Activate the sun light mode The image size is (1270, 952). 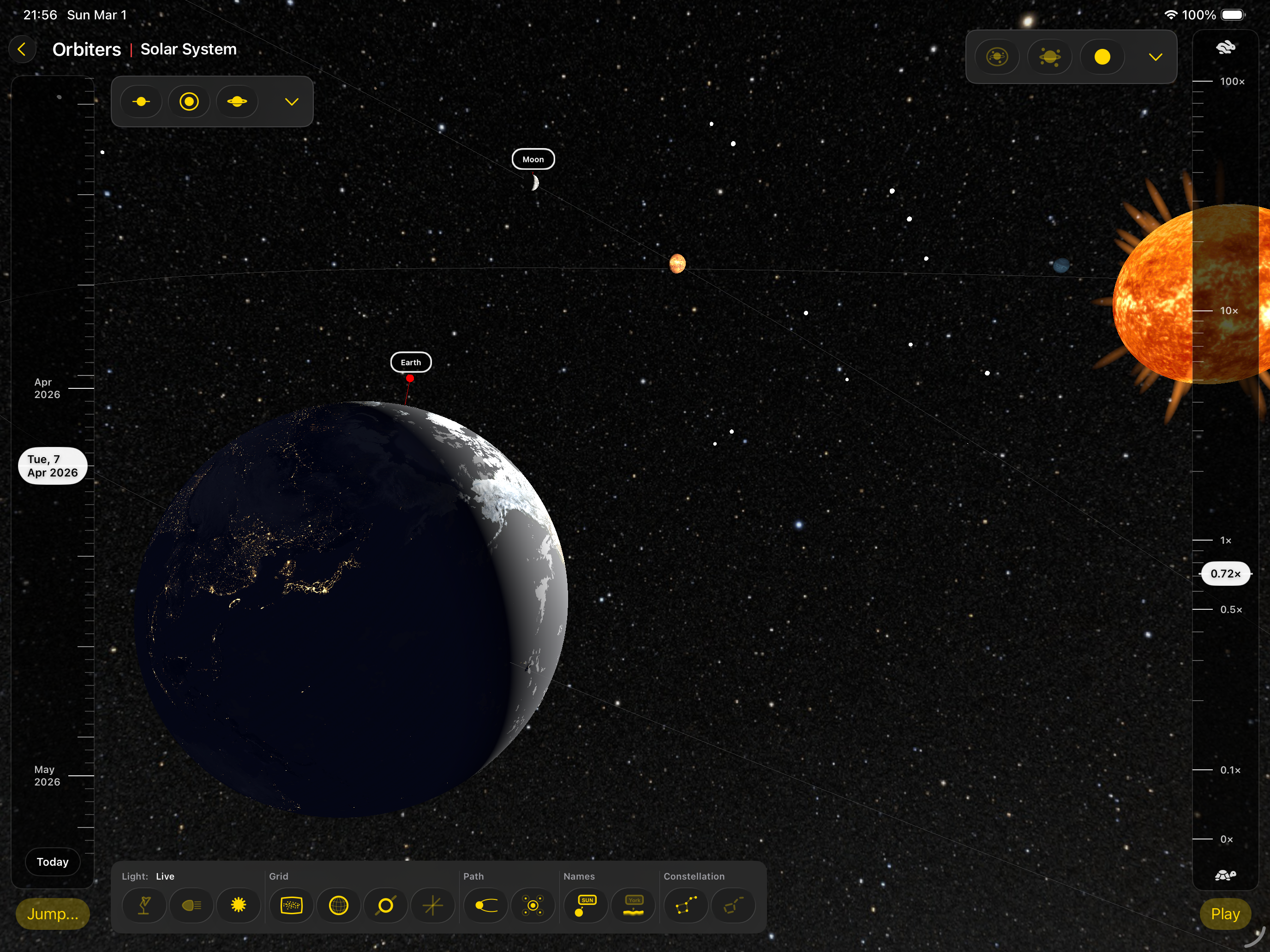tap(238, 905)
